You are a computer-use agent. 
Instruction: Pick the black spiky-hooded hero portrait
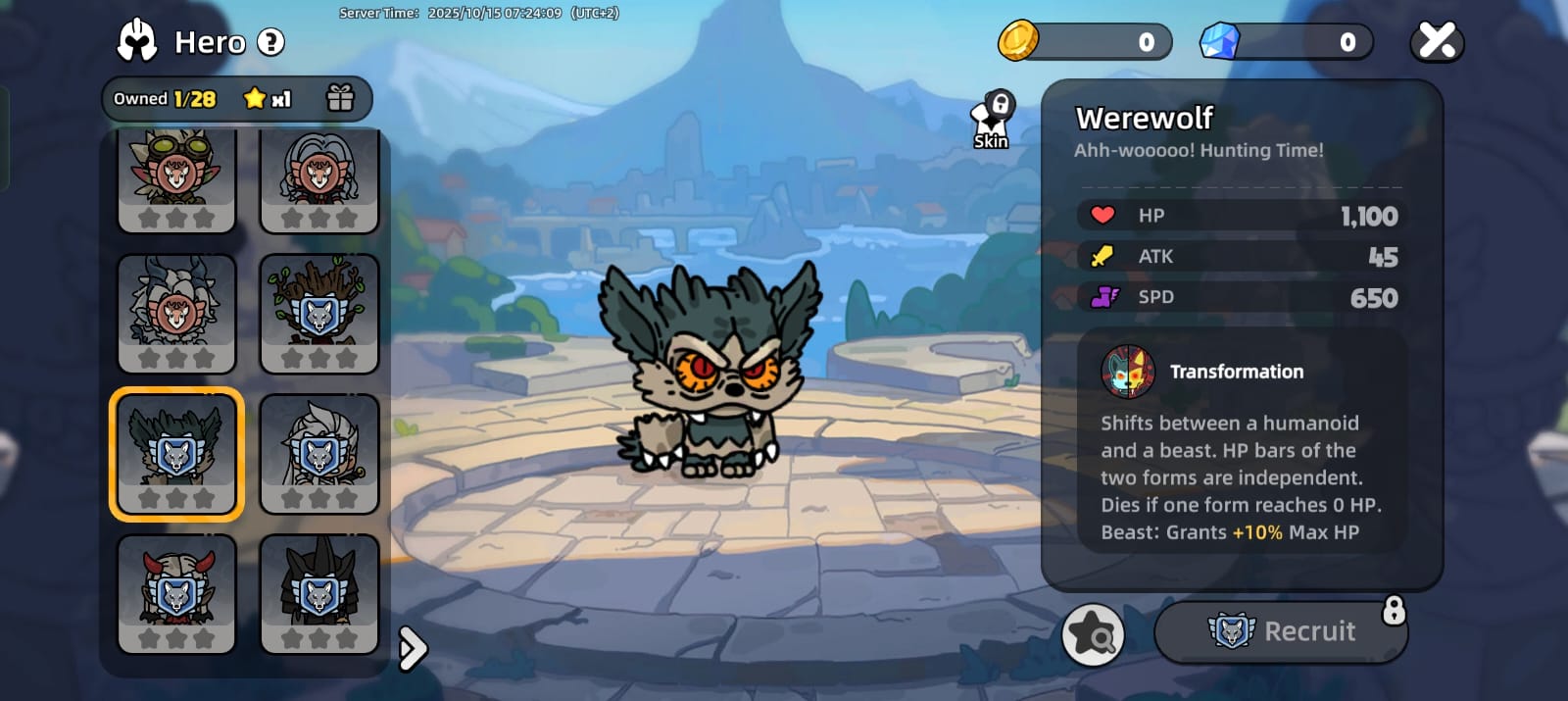coord(318,593)
